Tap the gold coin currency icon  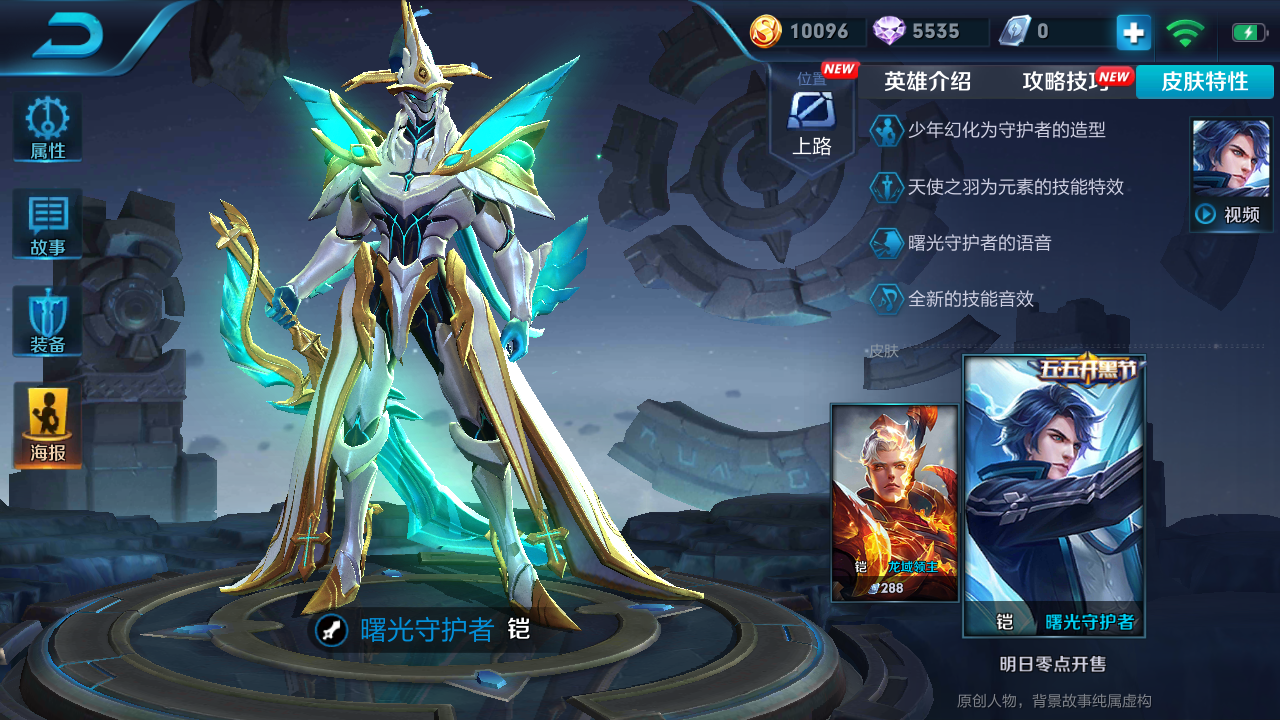pyautogui.click(x=766, y=32)
